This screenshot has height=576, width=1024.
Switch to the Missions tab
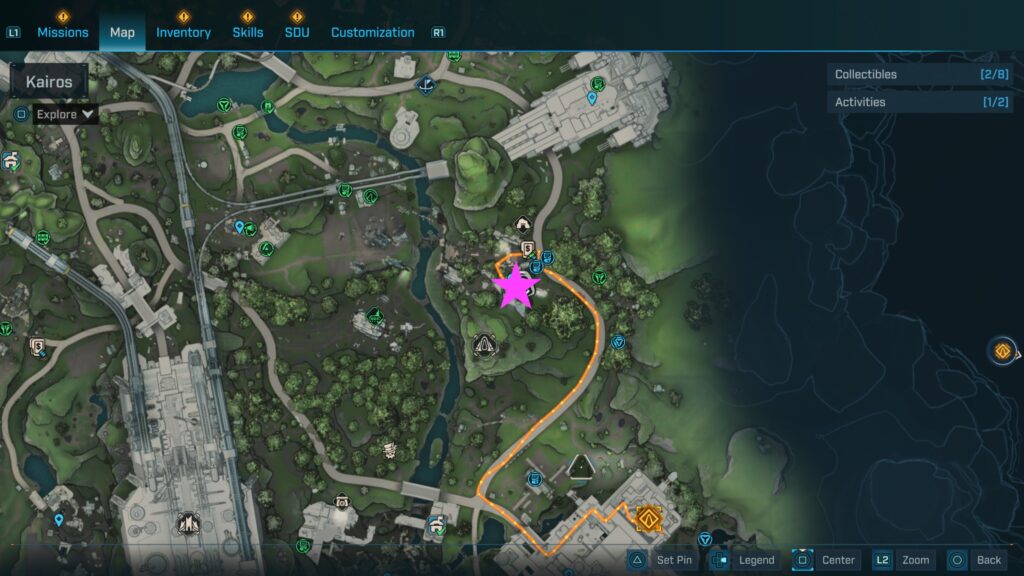point(63,32)
